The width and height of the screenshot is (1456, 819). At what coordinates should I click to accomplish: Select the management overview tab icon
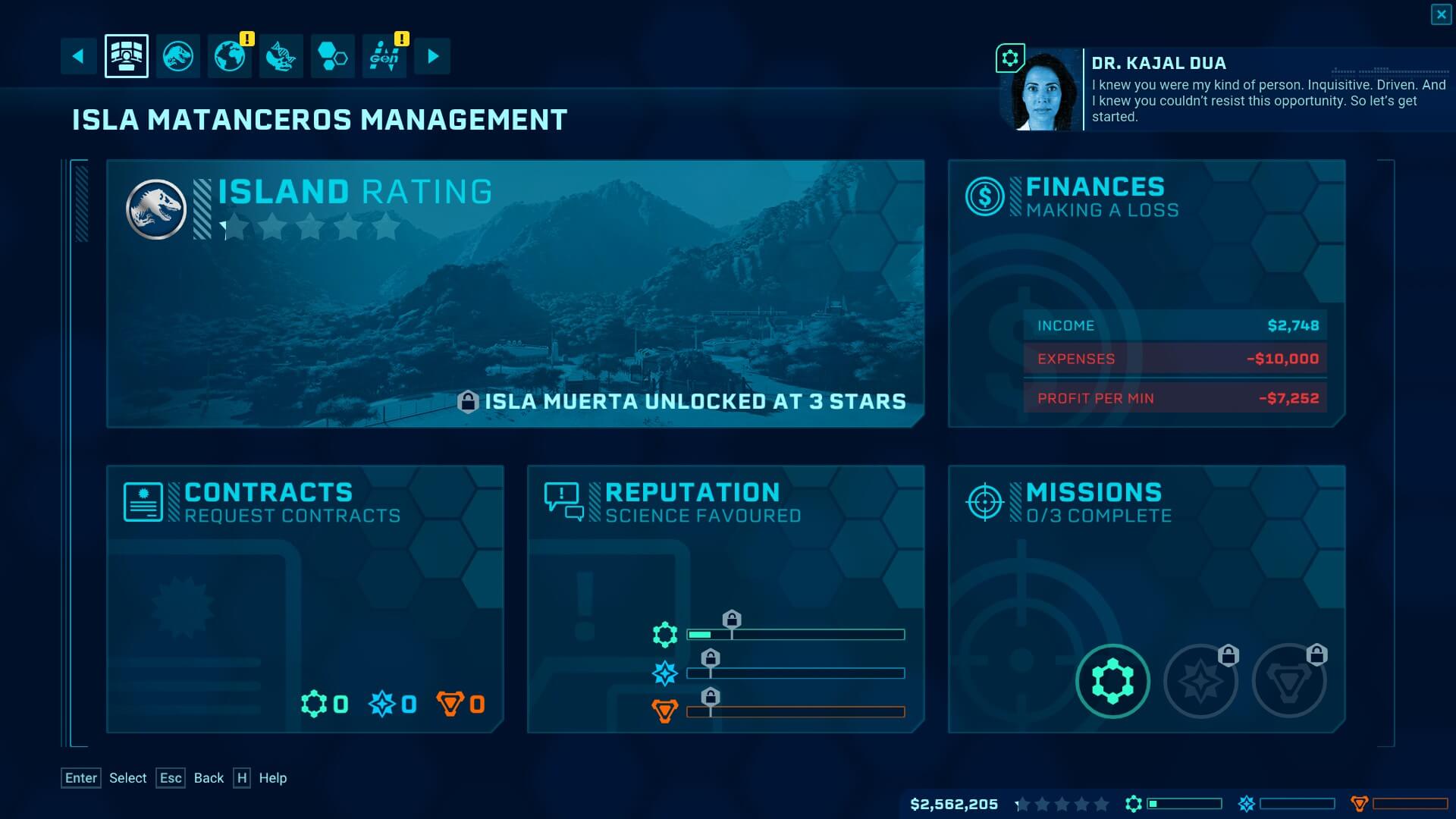127,56
